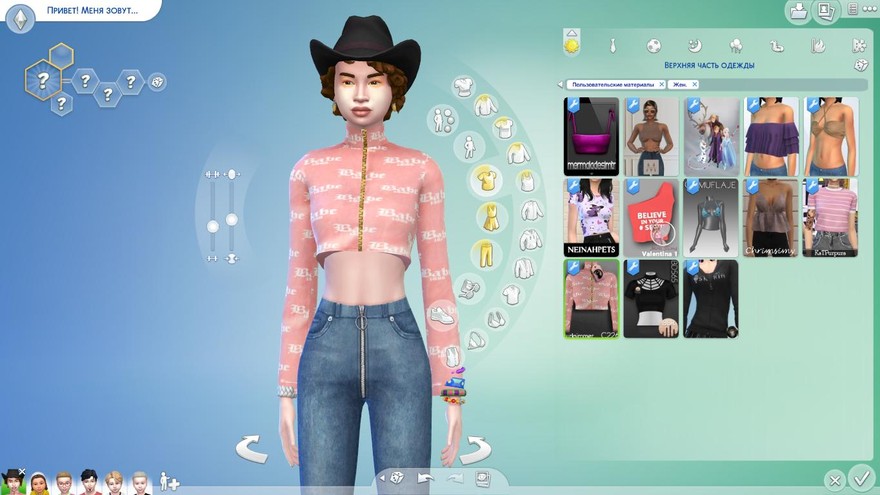This screenshot has height=495, width=880.
Task: Pick the red "Believe in your selfie" top
Action: (652, 217)
